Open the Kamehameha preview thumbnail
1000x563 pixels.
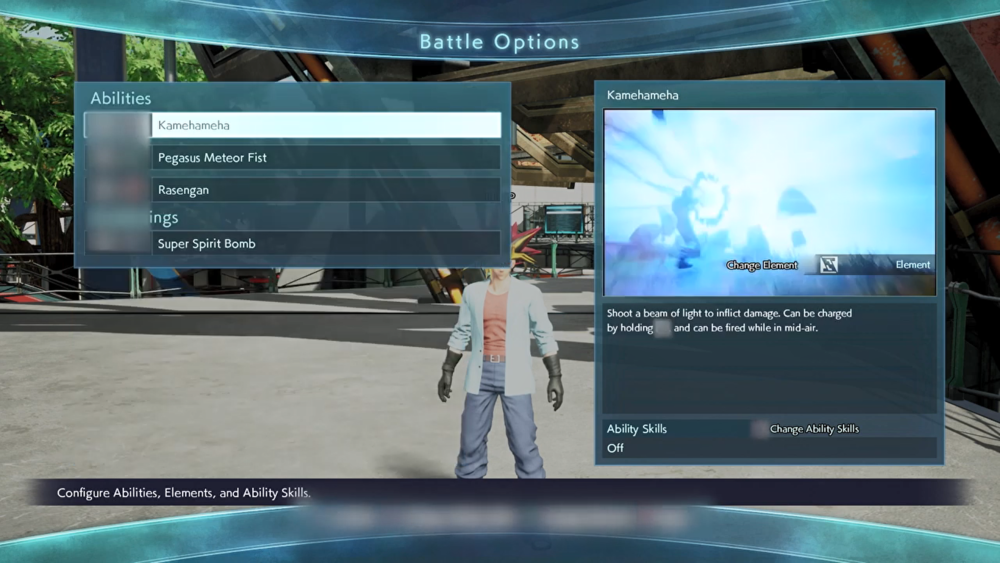tap(769, 190)
